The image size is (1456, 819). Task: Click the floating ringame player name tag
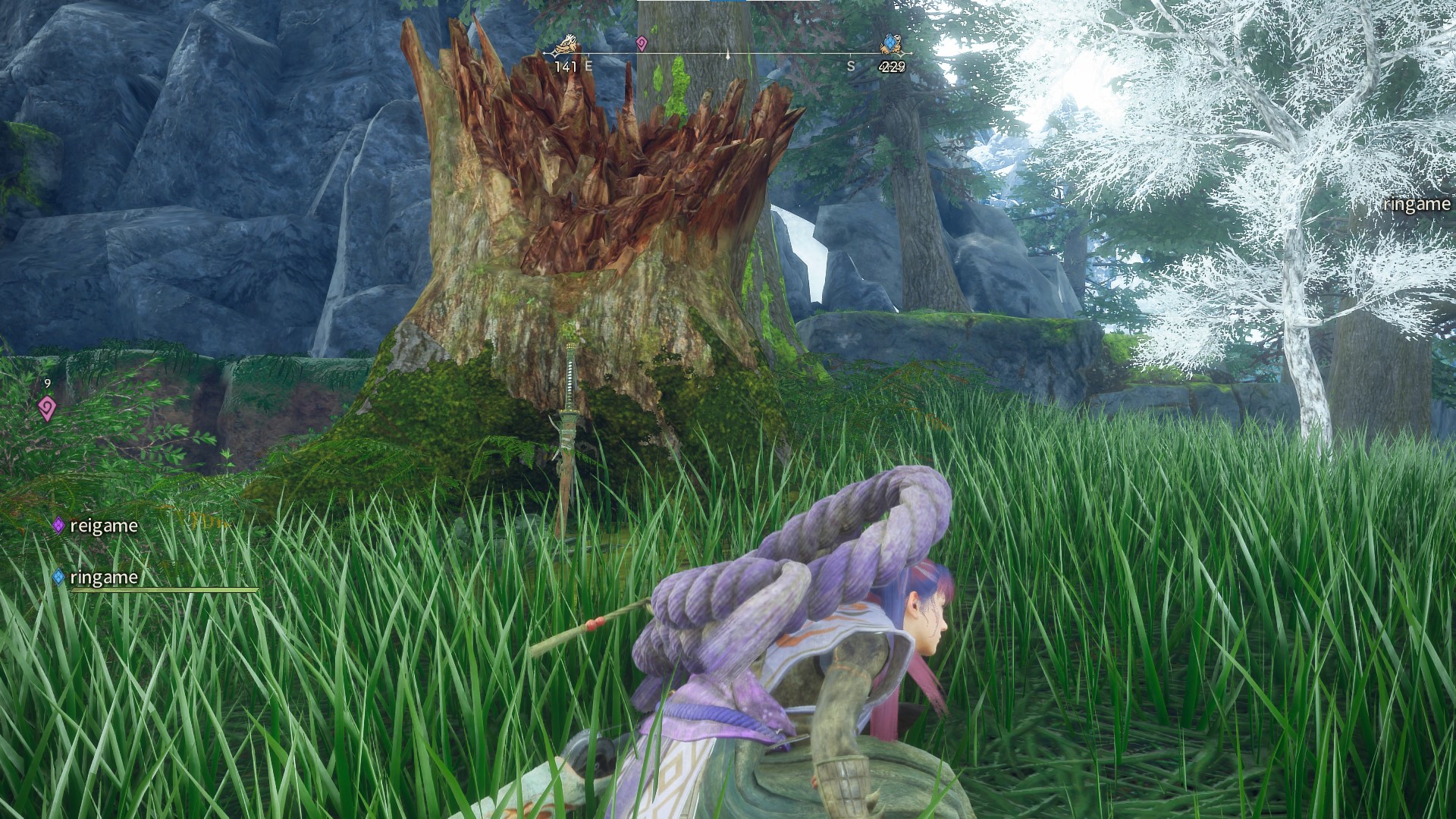1416,204
